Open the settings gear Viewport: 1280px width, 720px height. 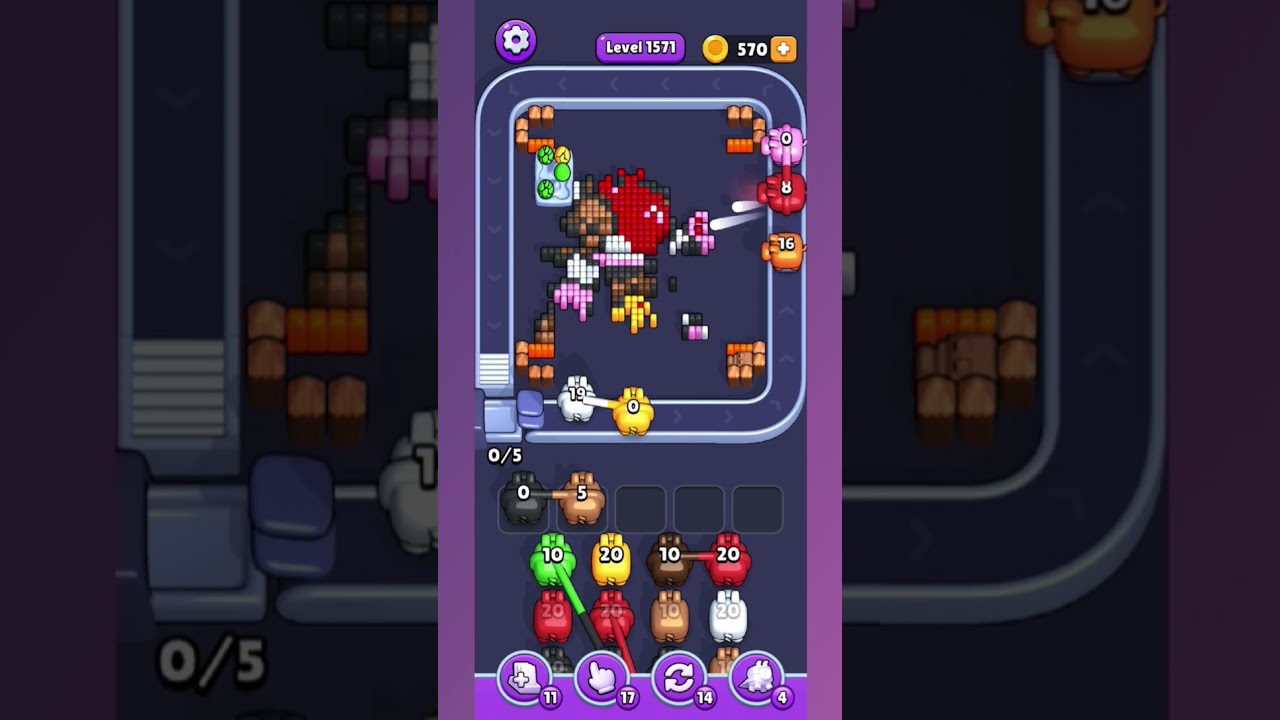[517, 41]
